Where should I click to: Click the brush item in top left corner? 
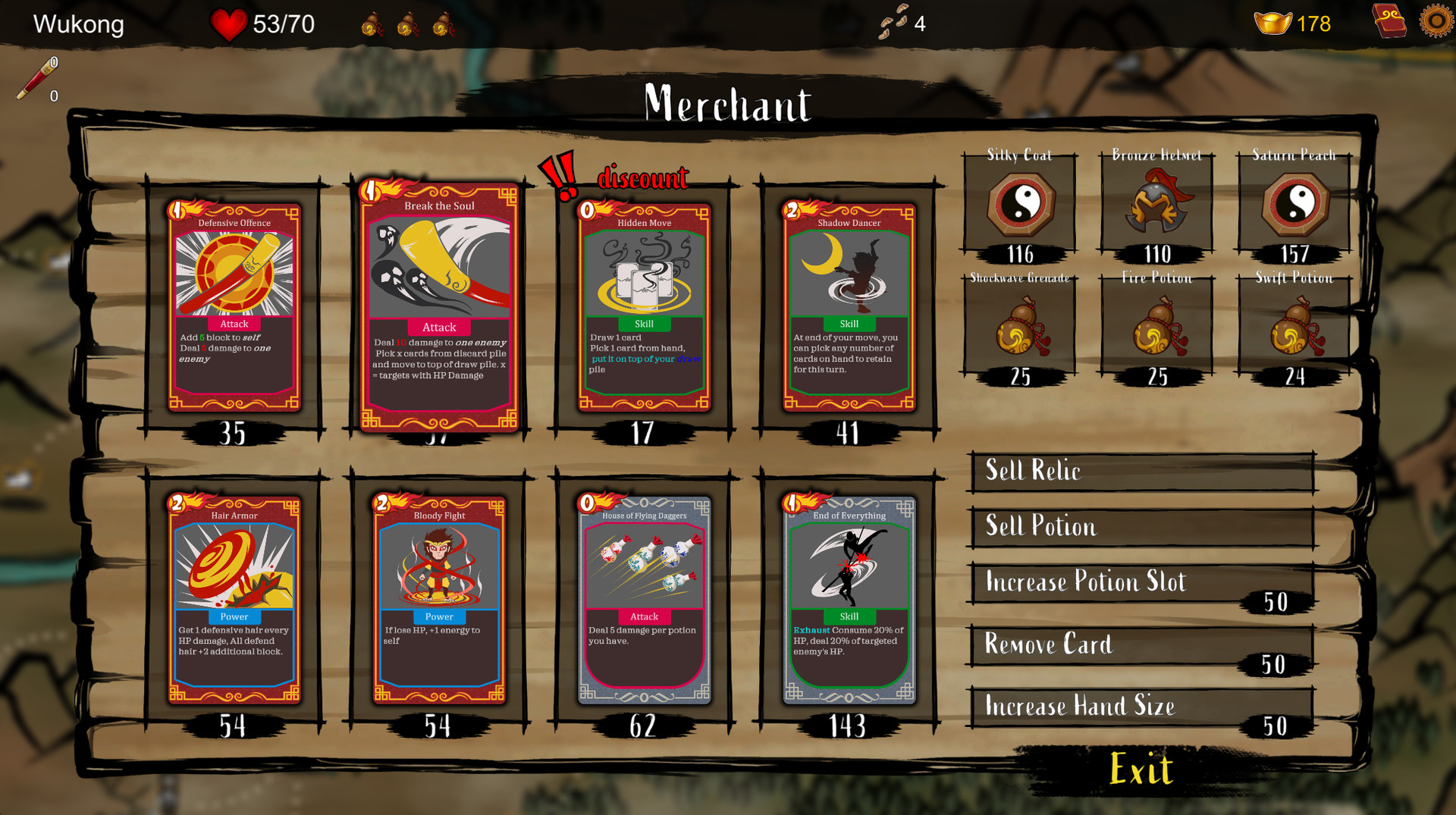(36, 76)
